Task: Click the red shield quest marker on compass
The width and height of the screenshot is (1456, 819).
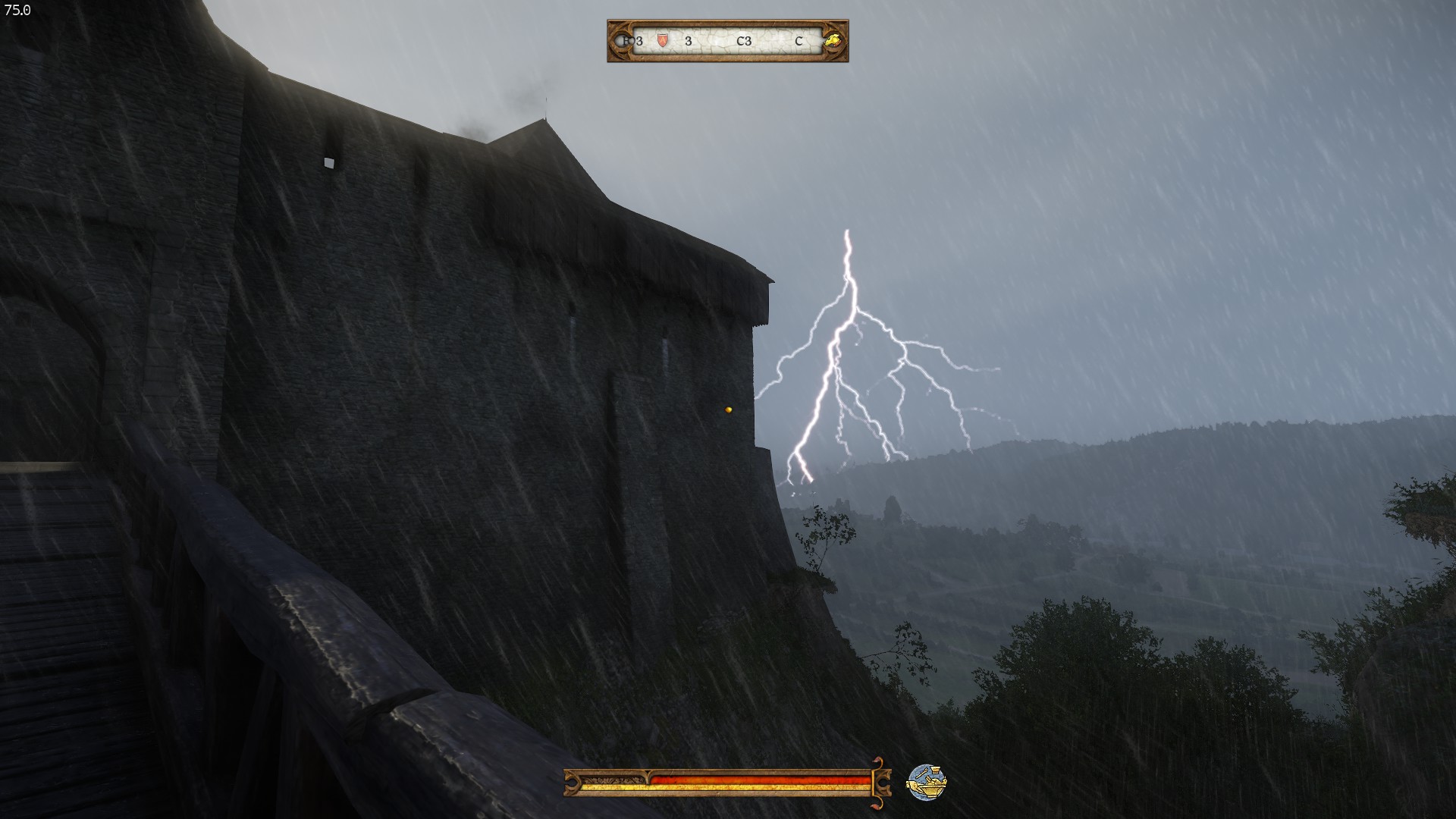Action: pos(663,40)
